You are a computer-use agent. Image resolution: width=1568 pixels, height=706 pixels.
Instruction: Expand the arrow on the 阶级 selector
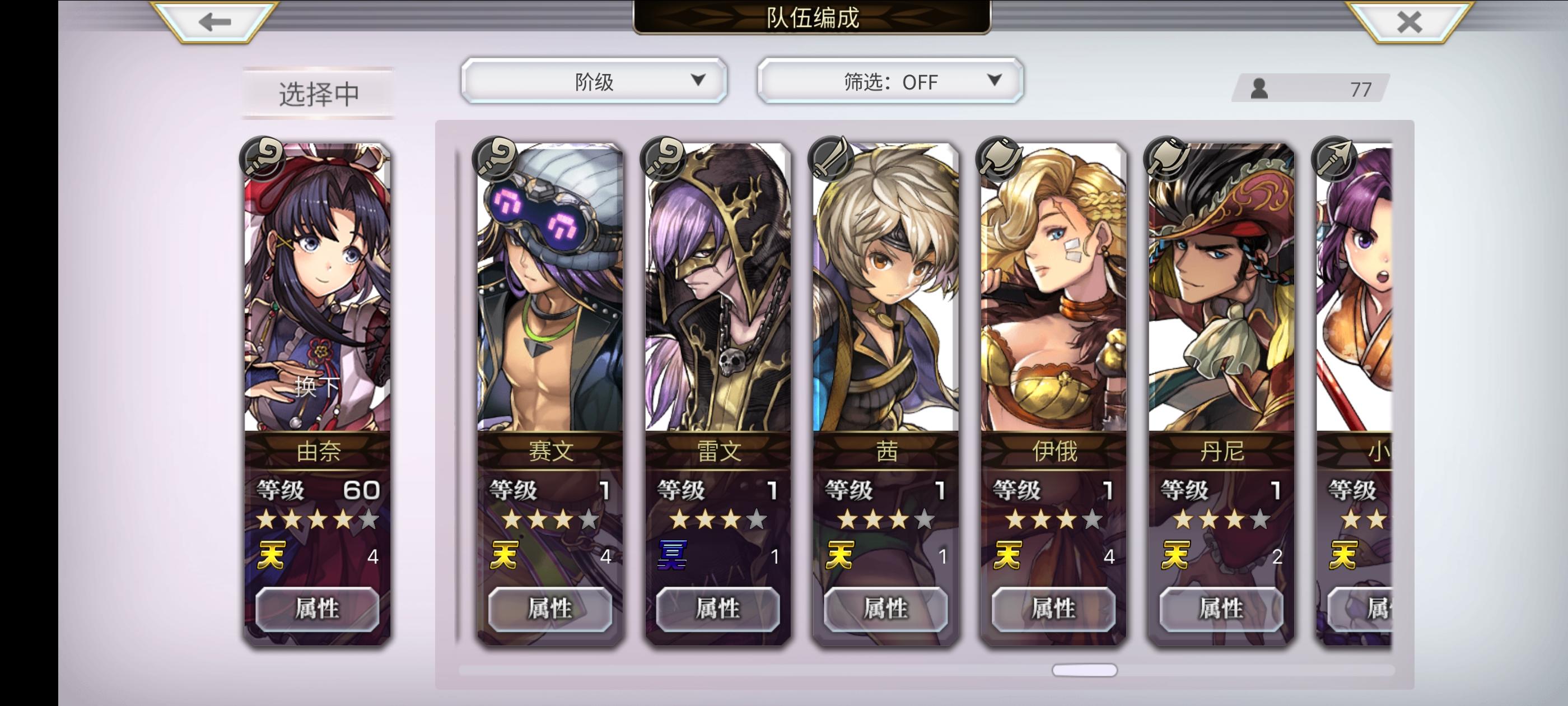pos(698,80)
